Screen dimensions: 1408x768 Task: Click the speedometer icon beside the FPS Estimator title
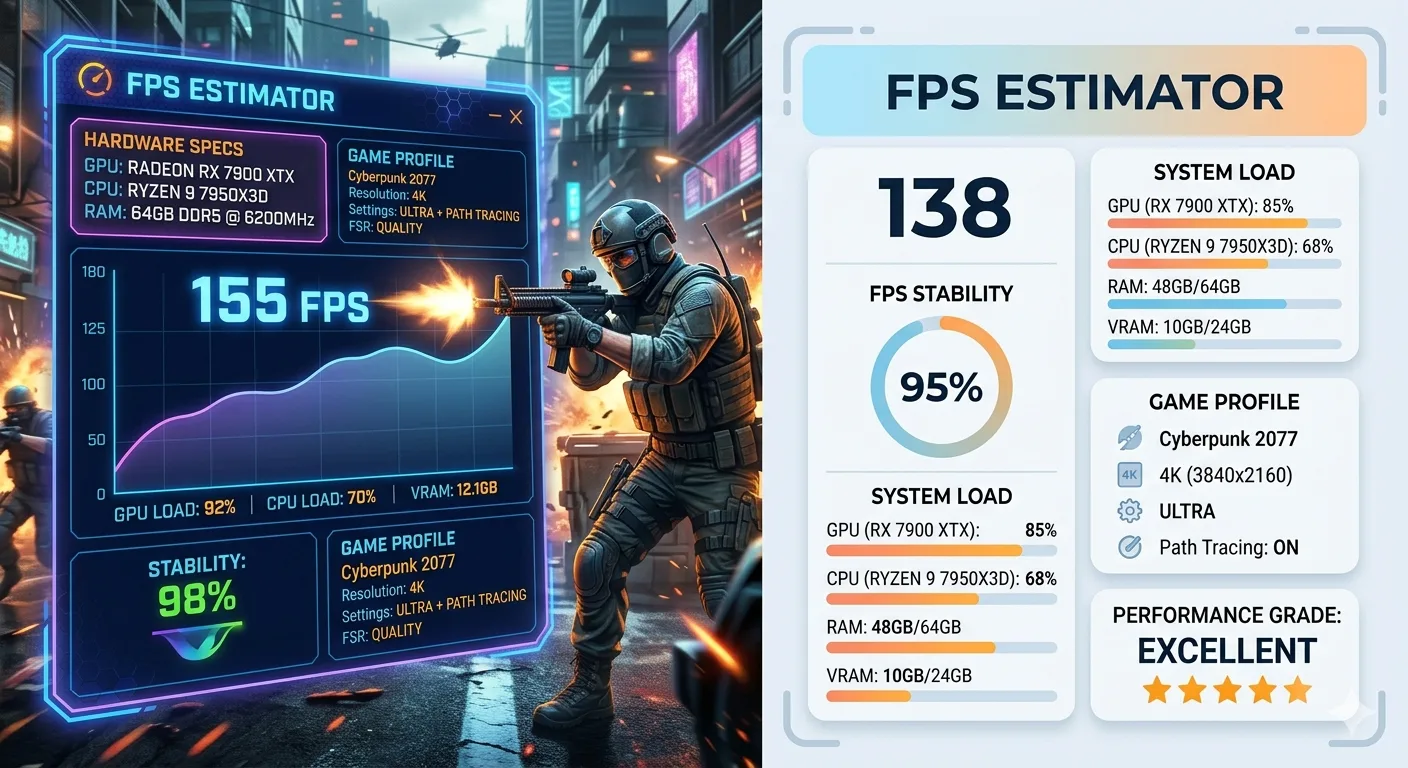(x=94, y=80)
